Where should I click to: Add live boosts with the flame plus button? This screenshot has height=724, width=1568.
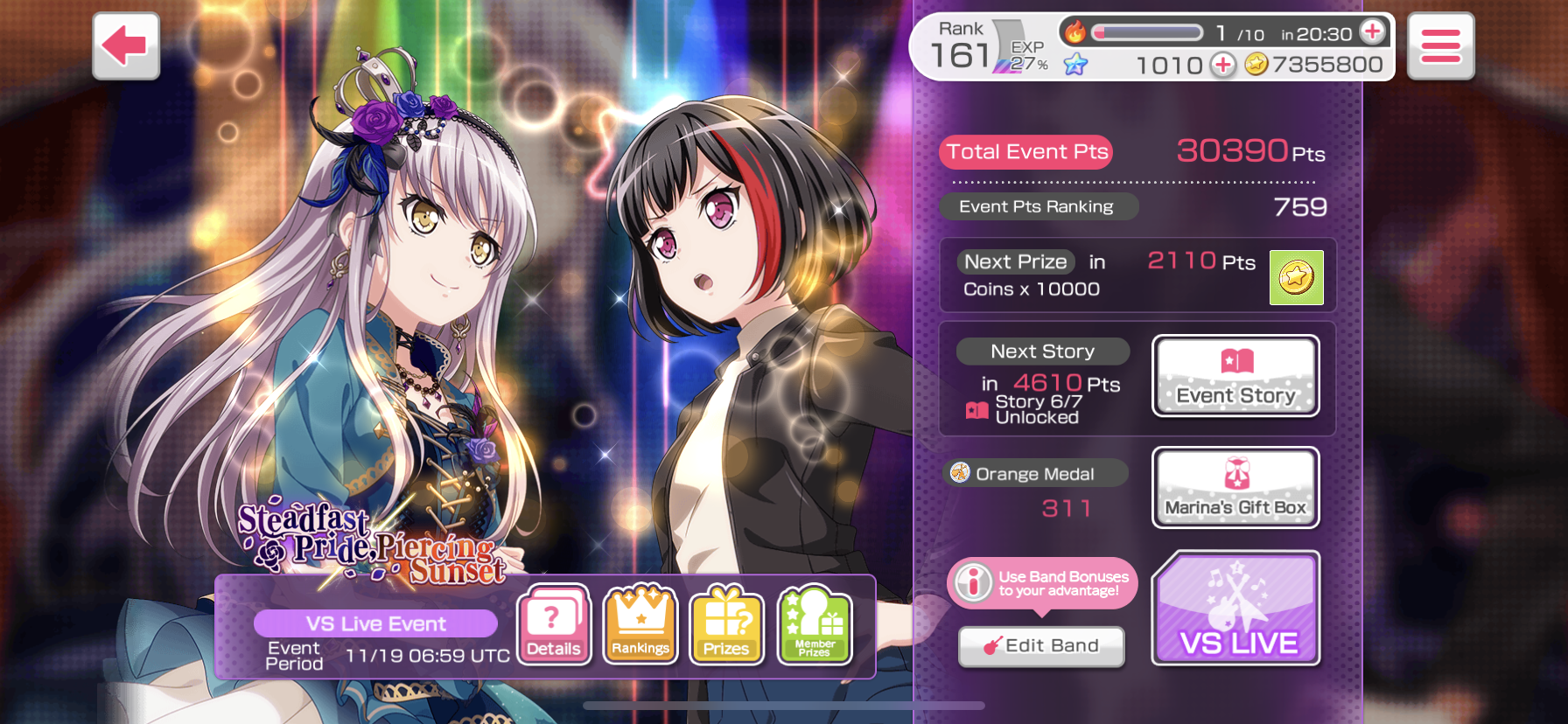(1373, 32)
